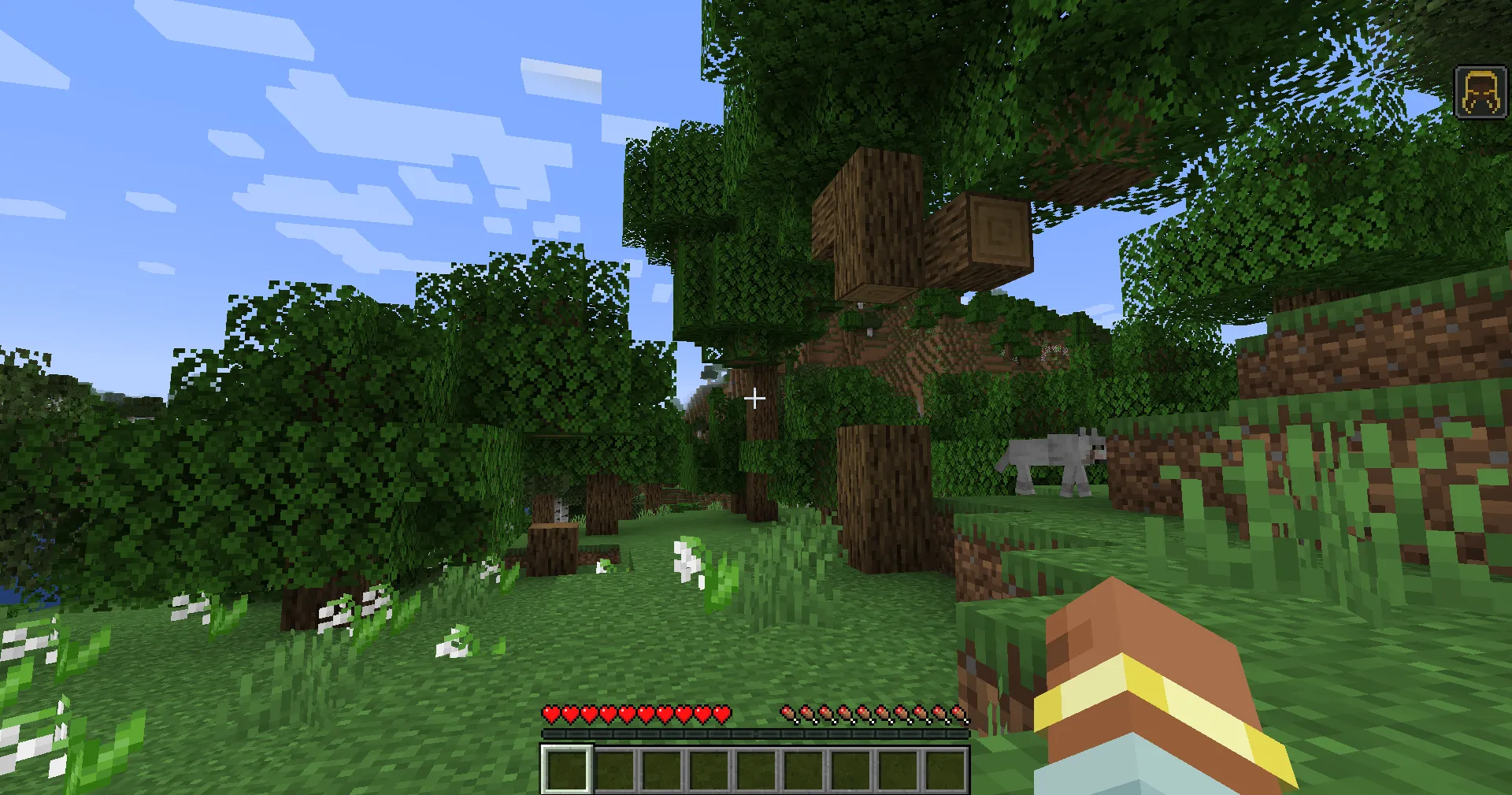Click the player head icon top-right
The width and height of the screenshot is (1512, 795).
point(1480,91)
